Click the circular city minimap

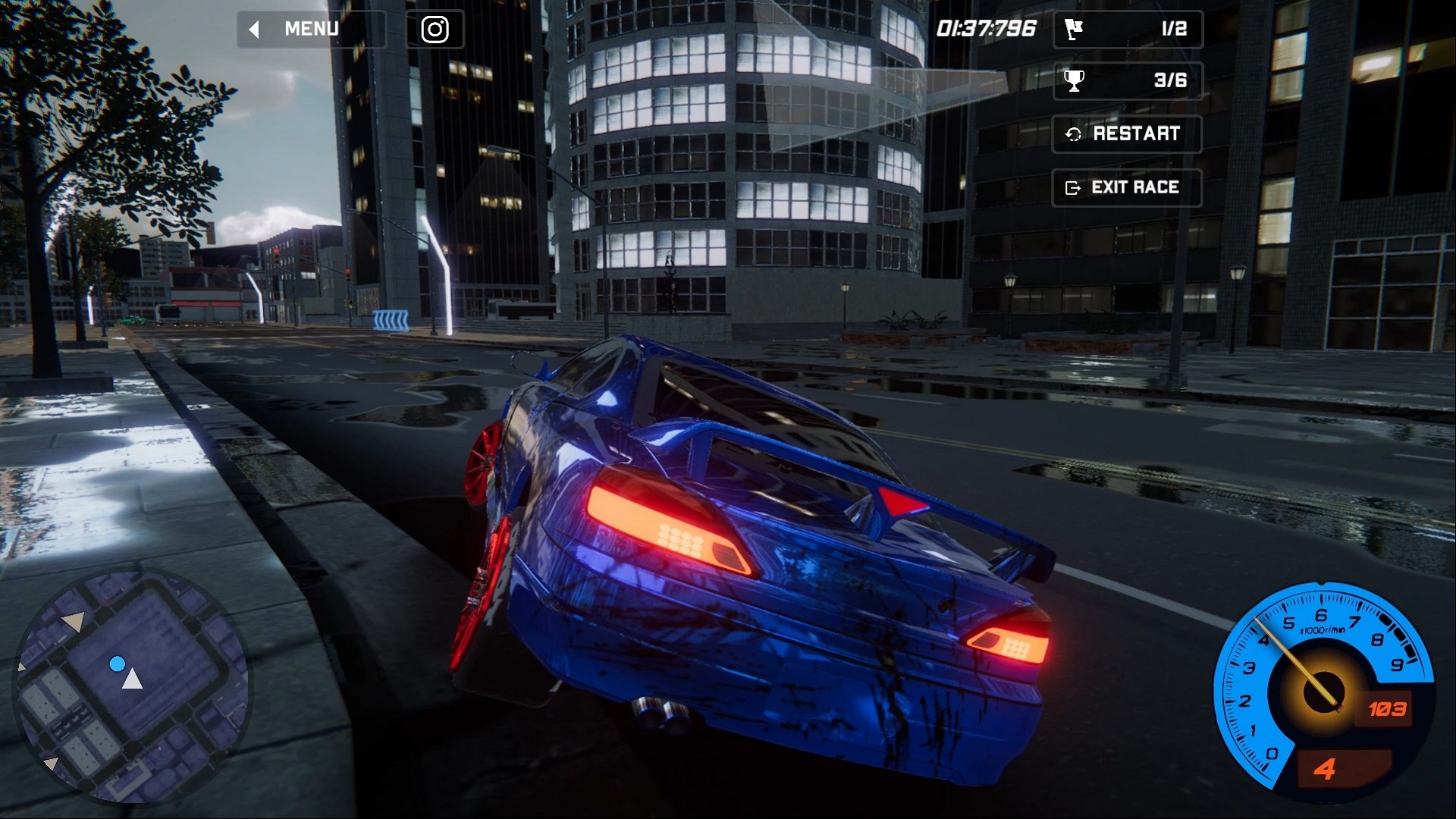click(x=130, y=685)
